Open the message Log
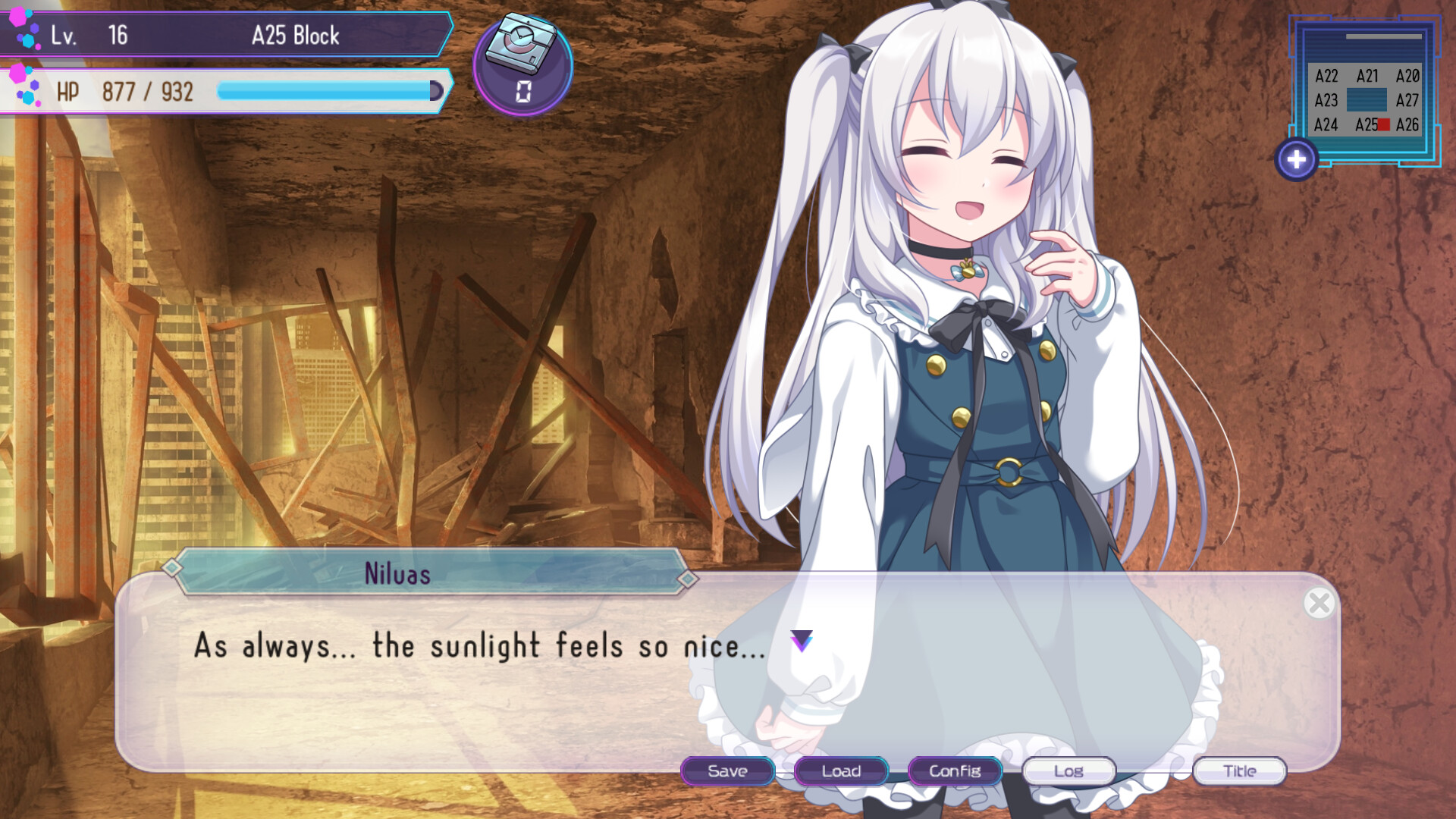This screenshot has height=819, width=1456. click(x=1068, y=771)
